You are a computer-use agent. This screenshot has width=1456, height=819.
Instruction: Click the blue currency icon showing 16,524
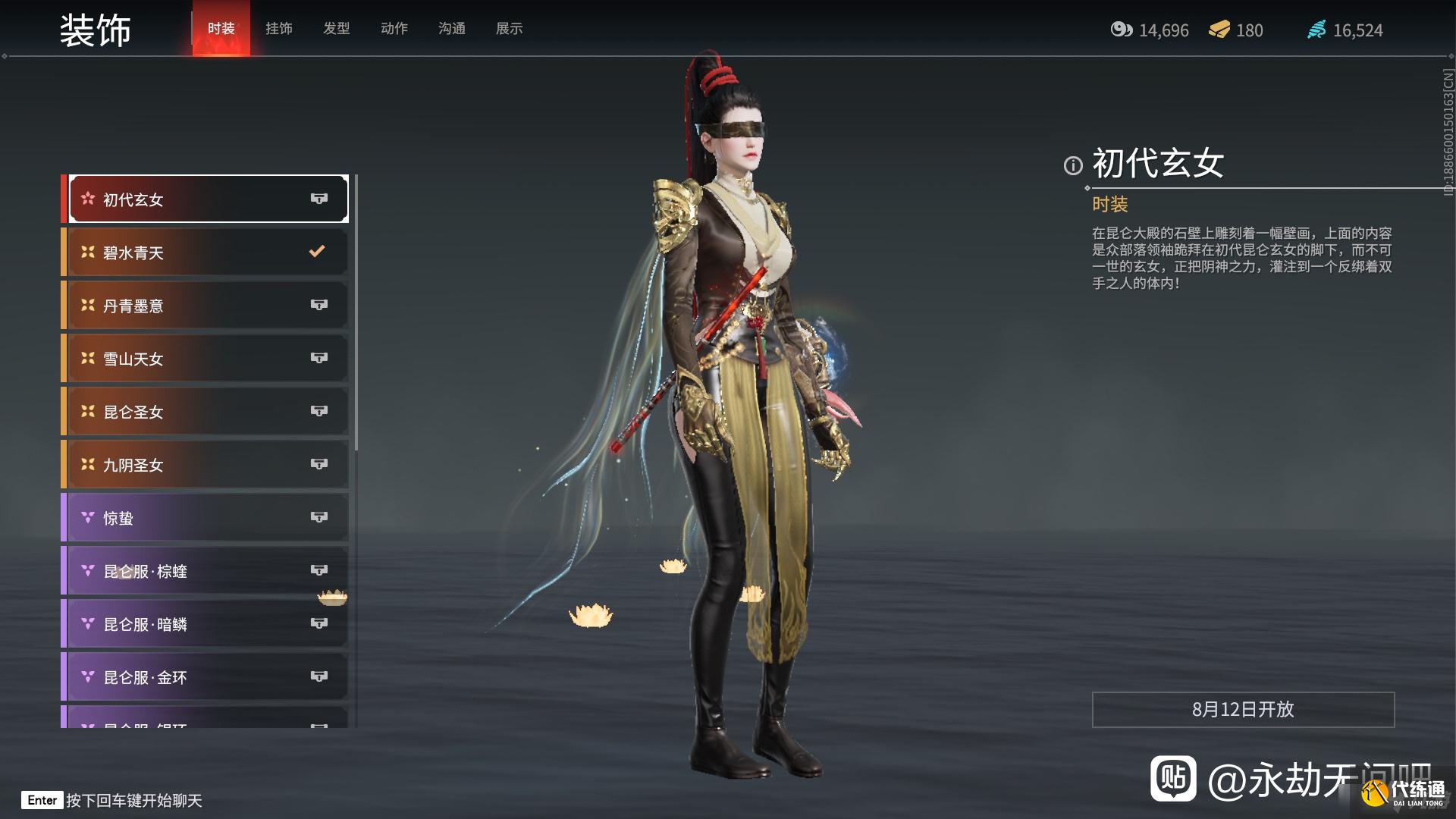tap(1317, 30)
